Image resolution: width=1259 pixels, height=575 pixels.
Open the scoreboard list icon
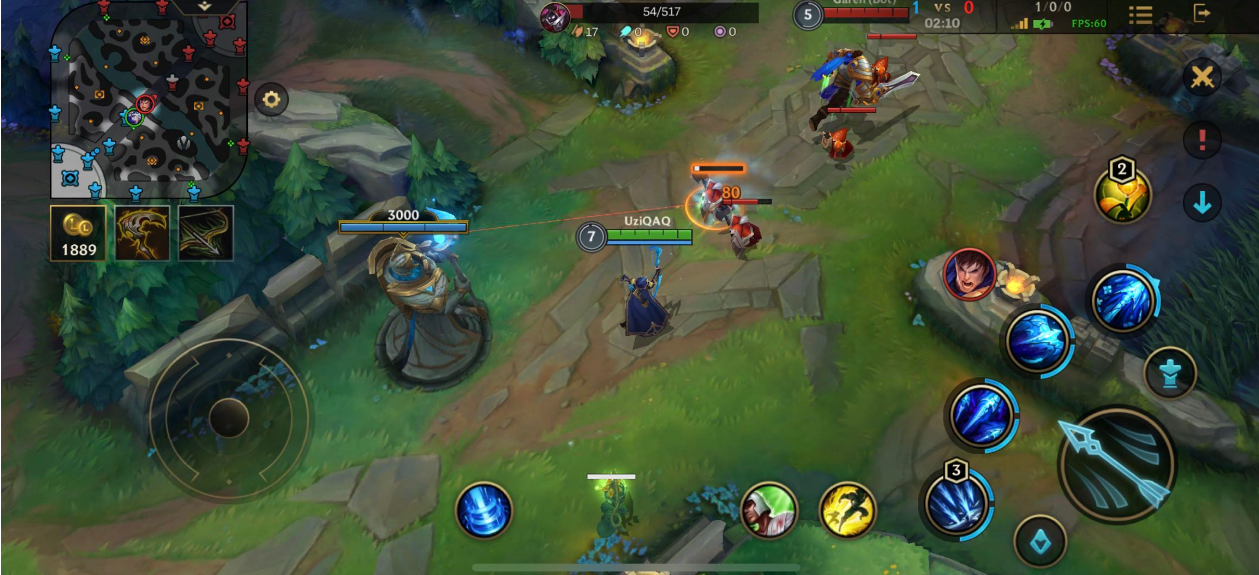tap(1141, 15)
